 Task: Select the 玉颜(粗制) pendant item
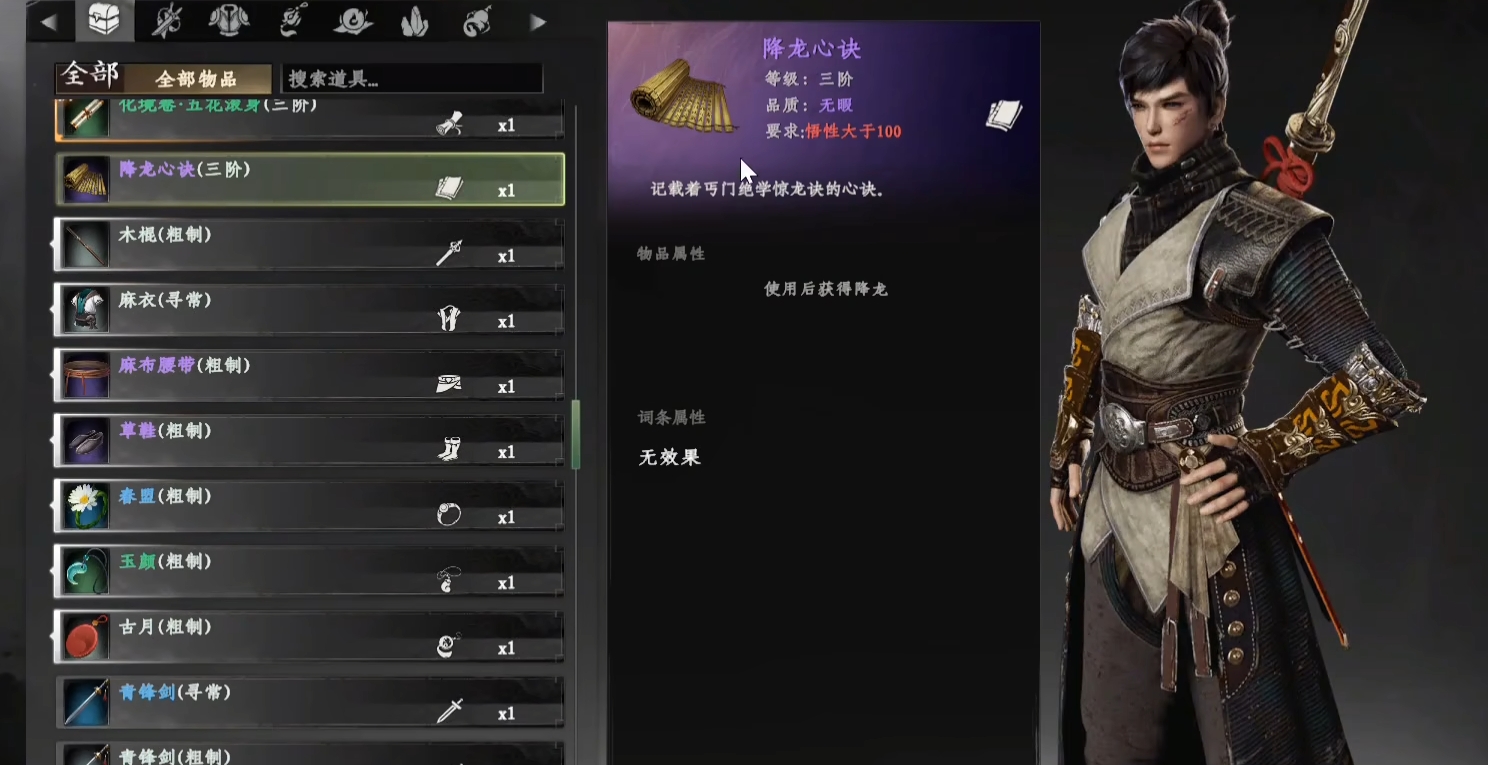[300, 570]
